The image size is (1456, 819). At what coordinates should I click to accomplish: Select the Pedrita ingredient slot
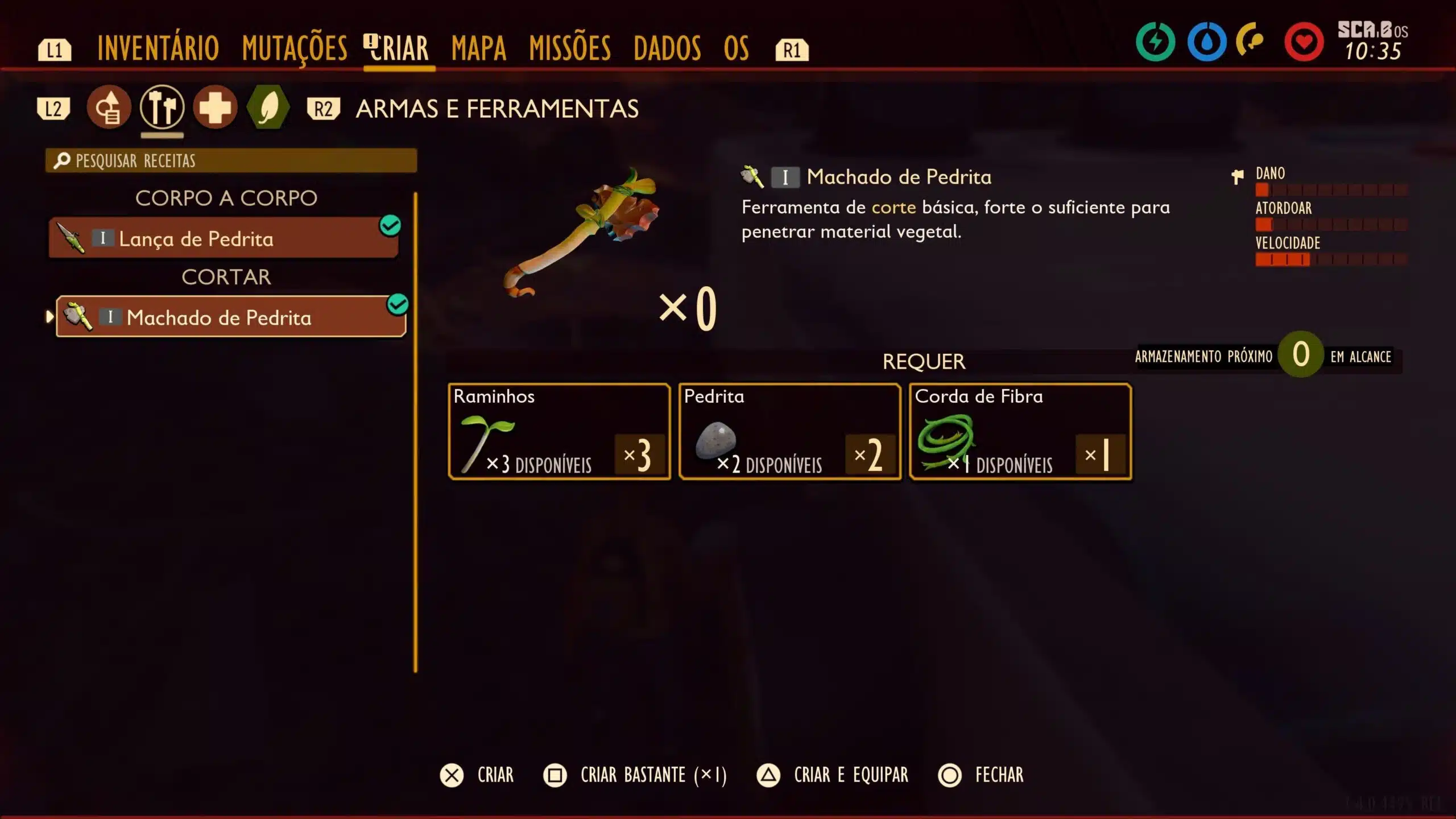click(x=790, y=432)
